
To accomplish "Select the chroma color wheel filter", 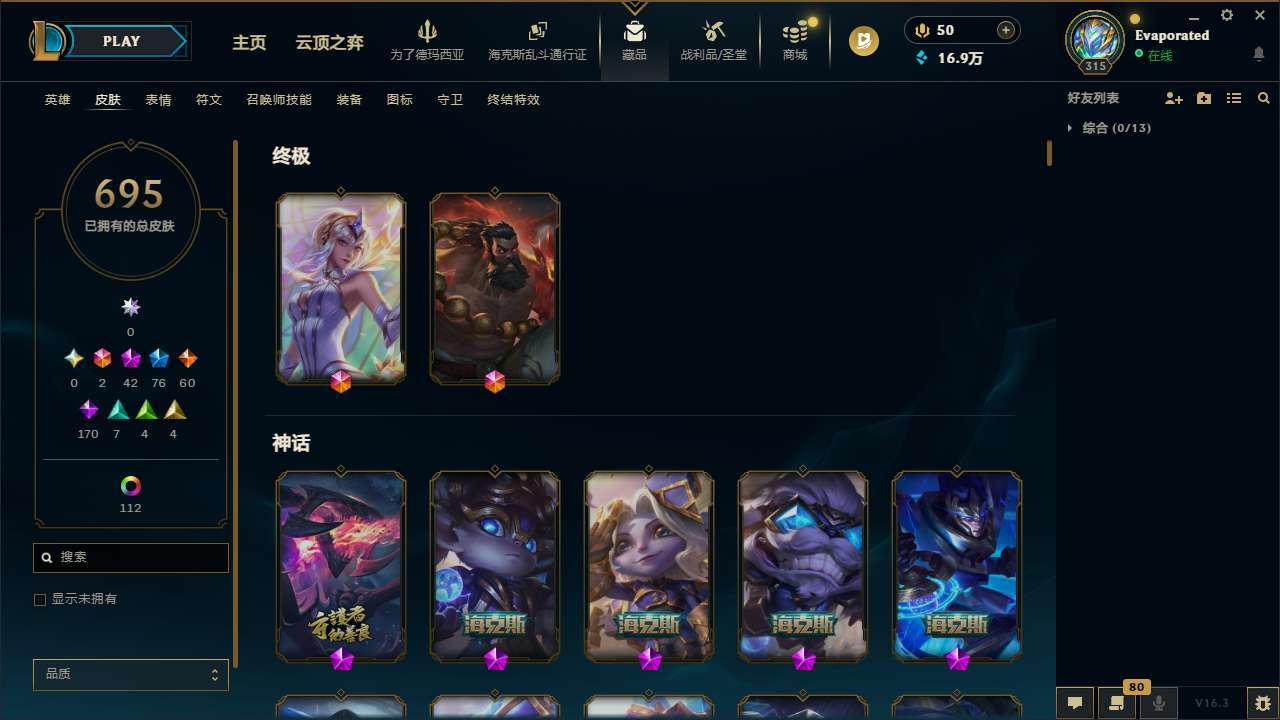I will 130,486.
